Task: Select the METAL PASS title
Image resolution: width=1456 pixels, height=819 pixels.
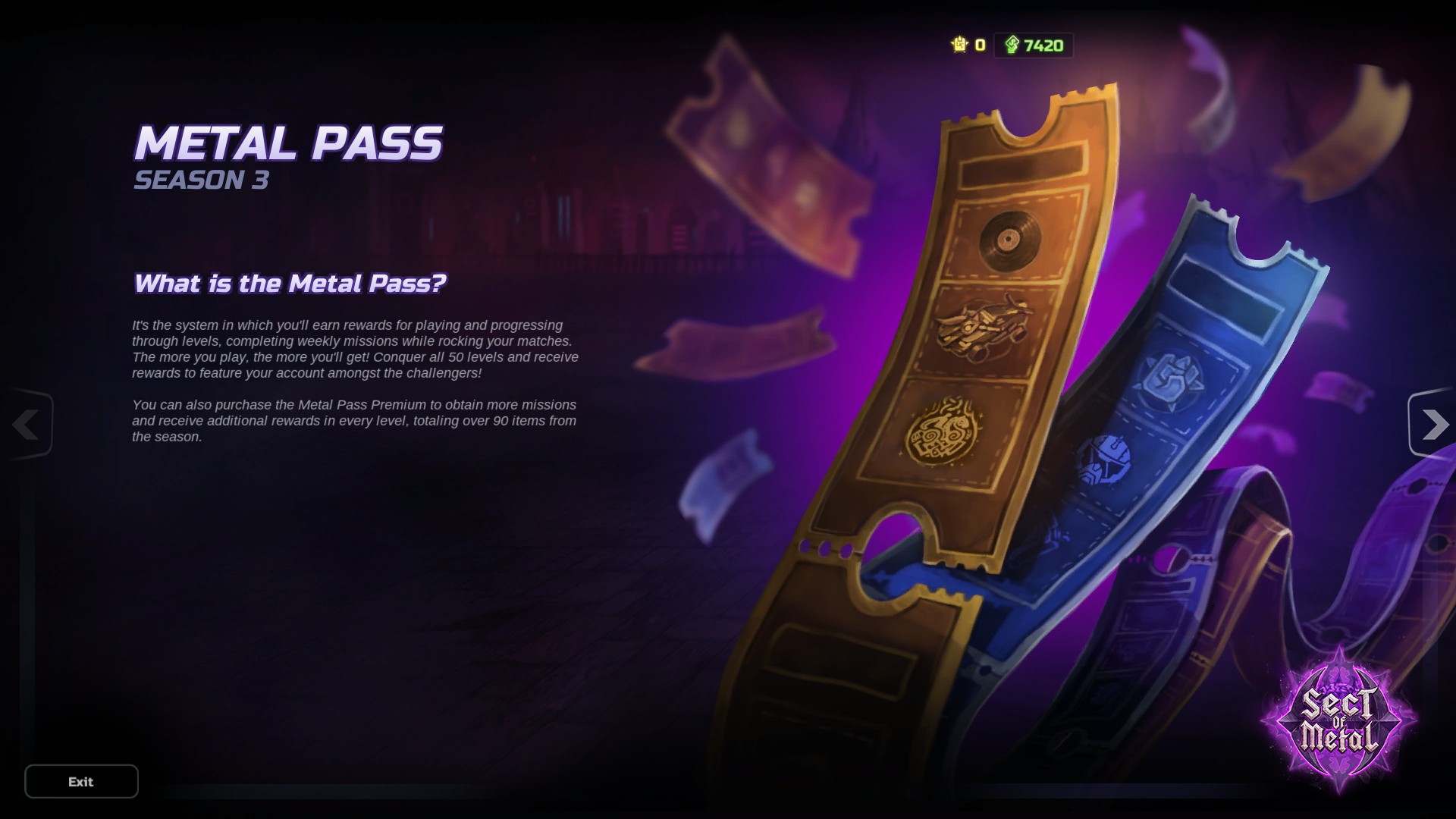Action: [289, 143]
